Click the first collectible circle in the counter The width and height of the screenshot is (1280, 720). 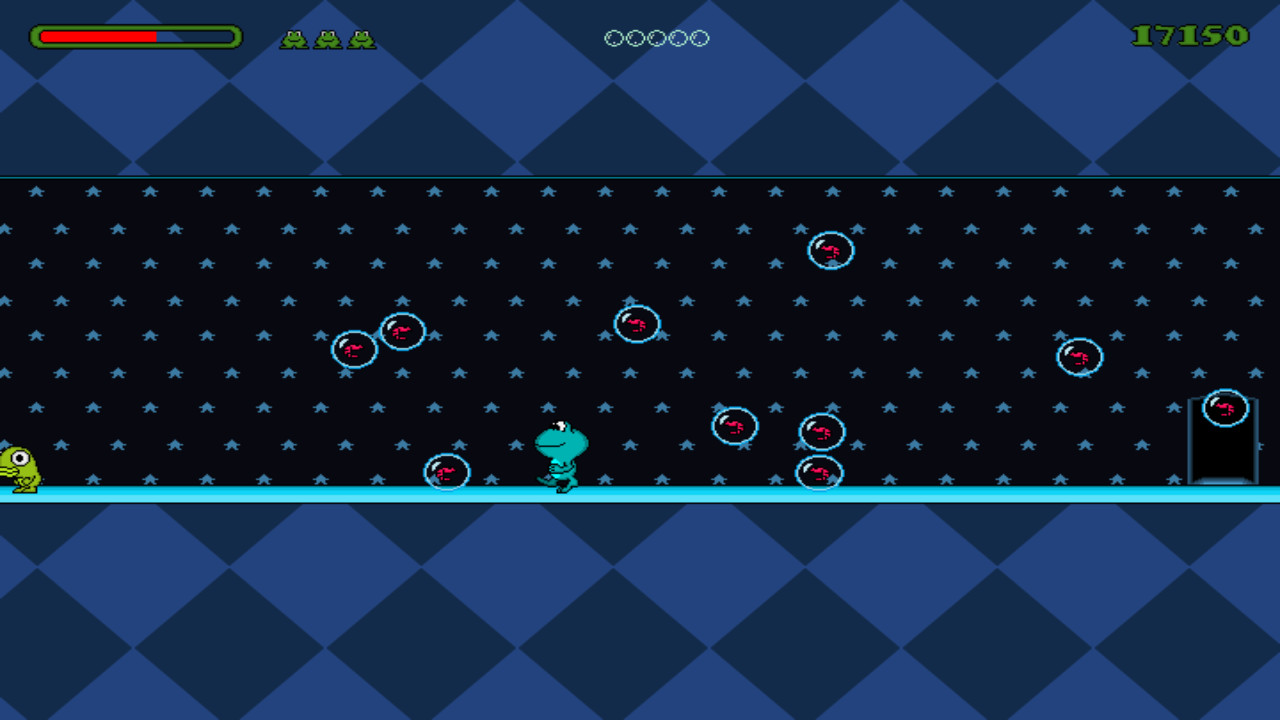point(613,37)
